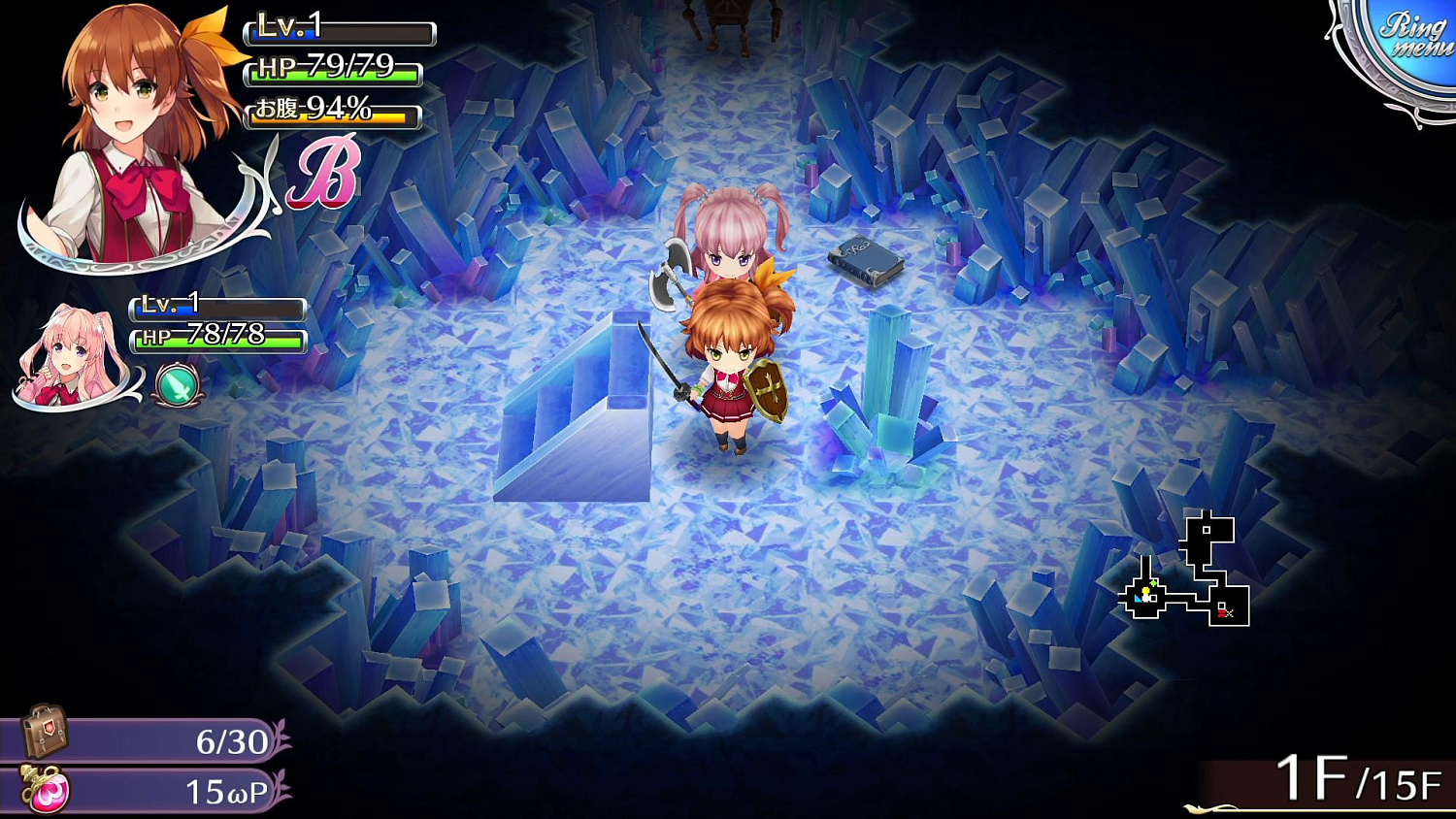This screenshot has width=1456, height=819.
Task: Click the red stairs marker on the minimap
Action: [1225, 611]
